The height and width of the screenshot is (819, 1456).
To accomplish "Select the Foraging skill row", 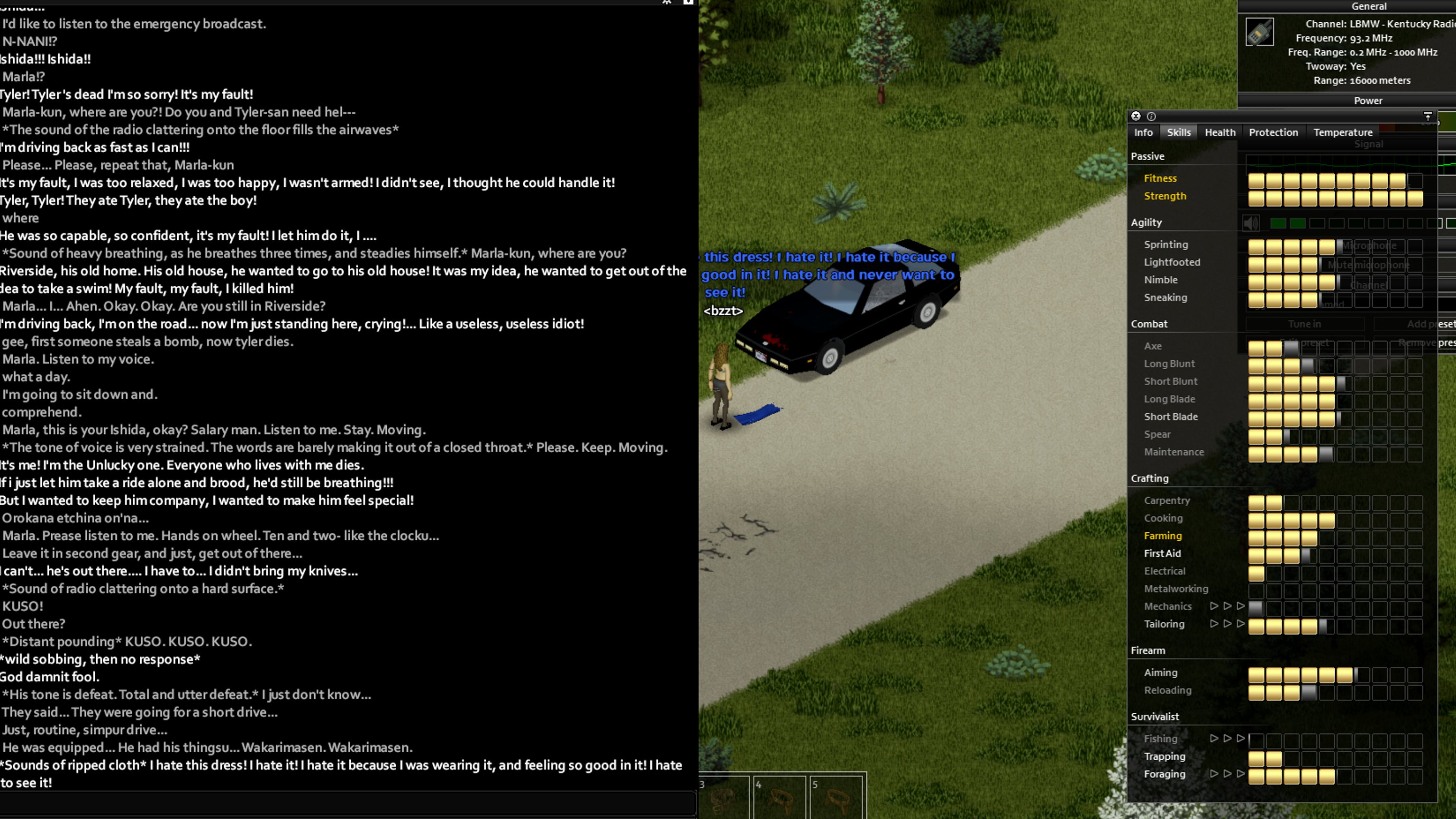I will click(1165, 774).
